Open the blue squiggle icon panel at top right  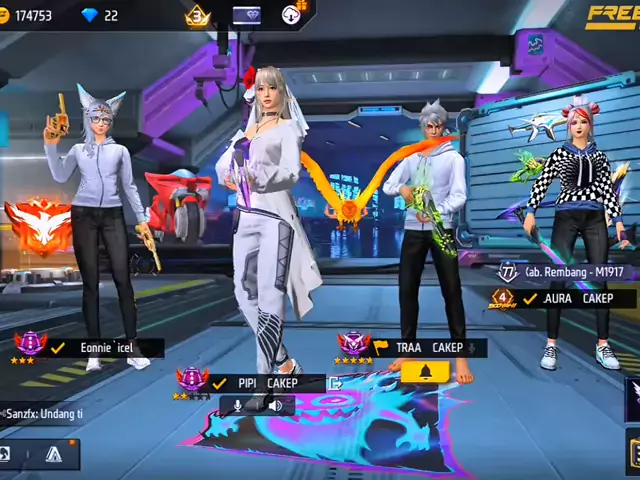(536, 44)
